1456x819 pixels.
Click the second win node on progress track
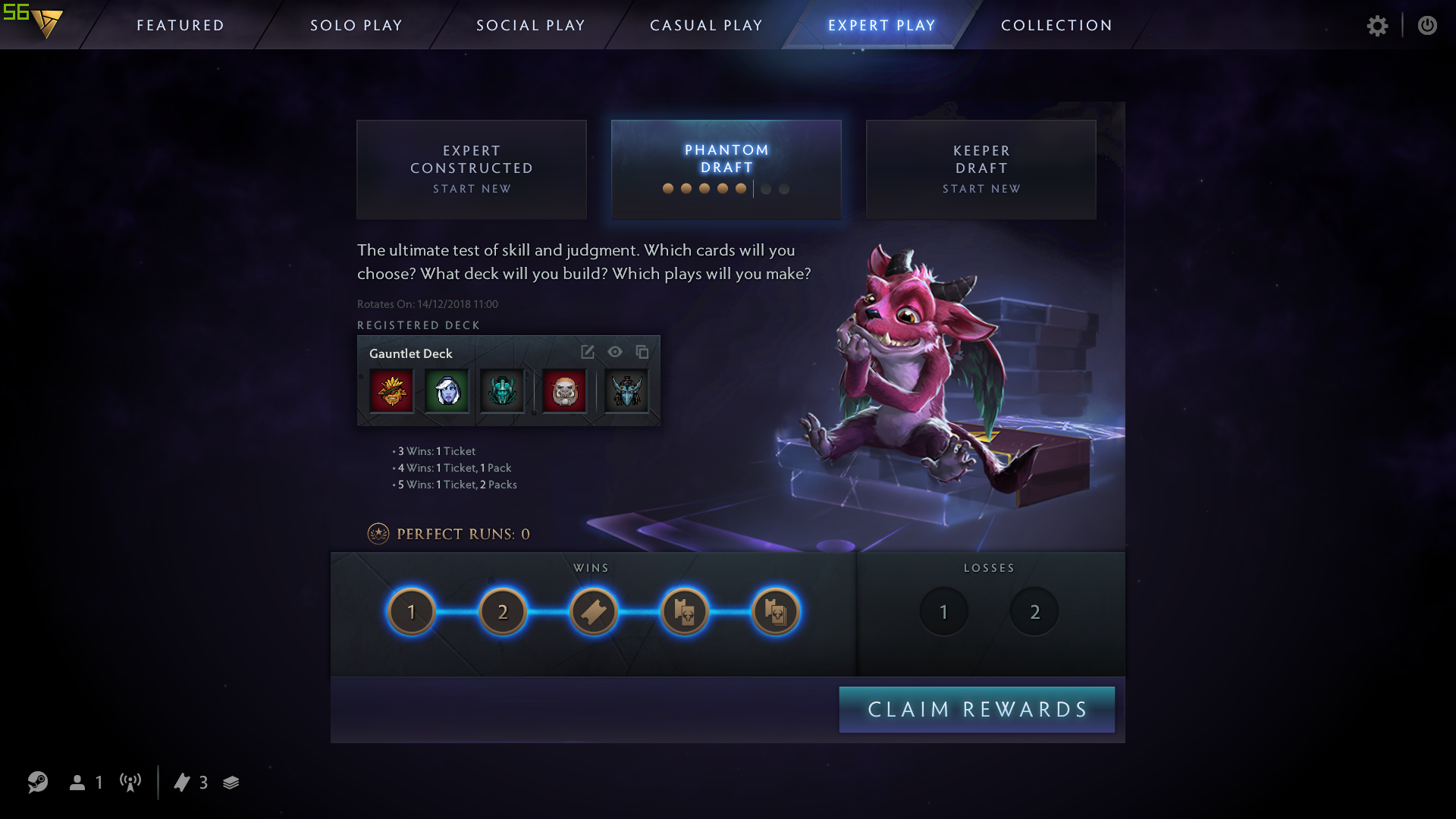(x=502, y=610)
